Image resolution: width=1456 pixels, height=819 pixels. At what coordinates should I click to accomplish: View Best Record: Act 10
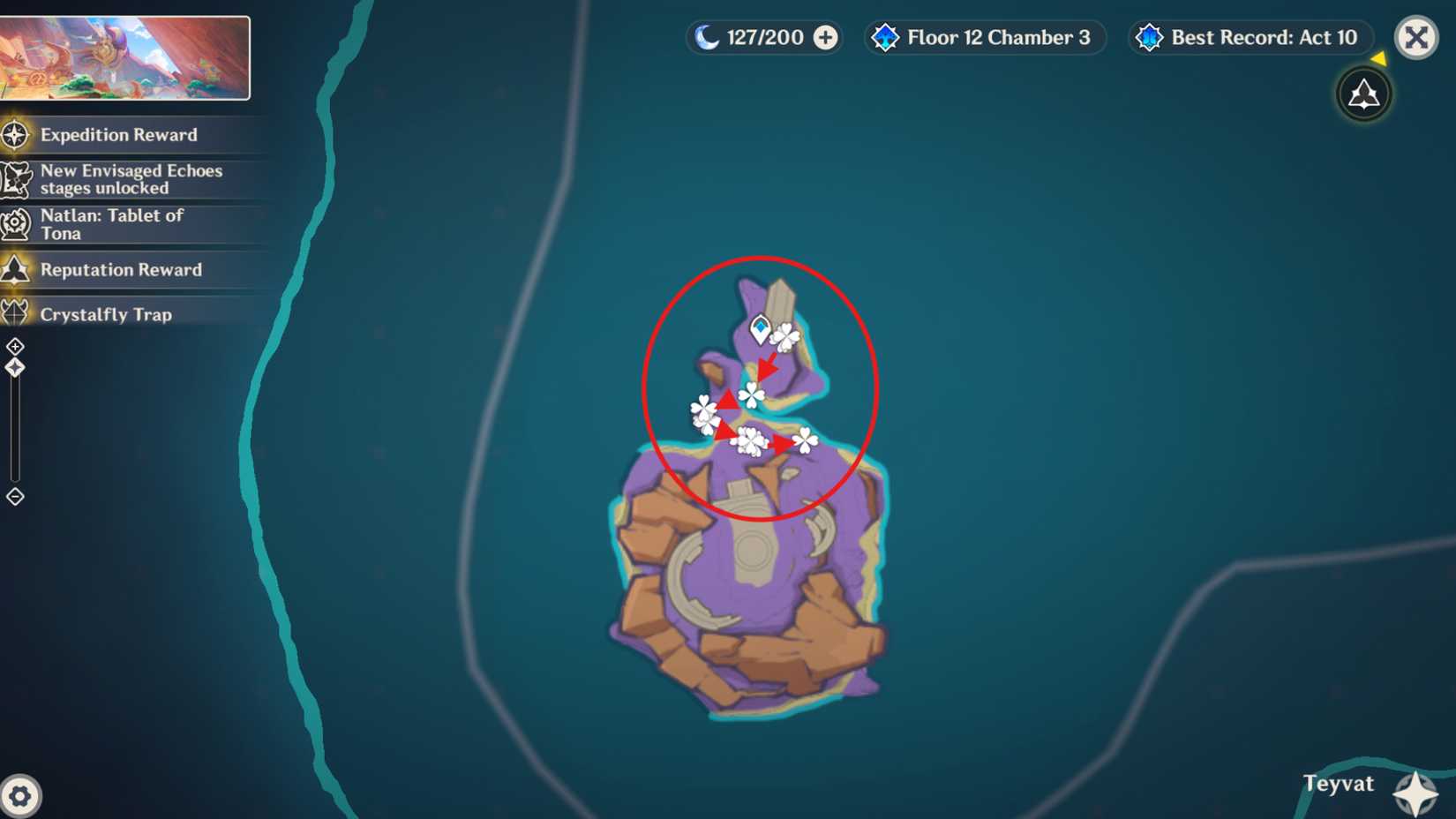tap(1249, 38)
